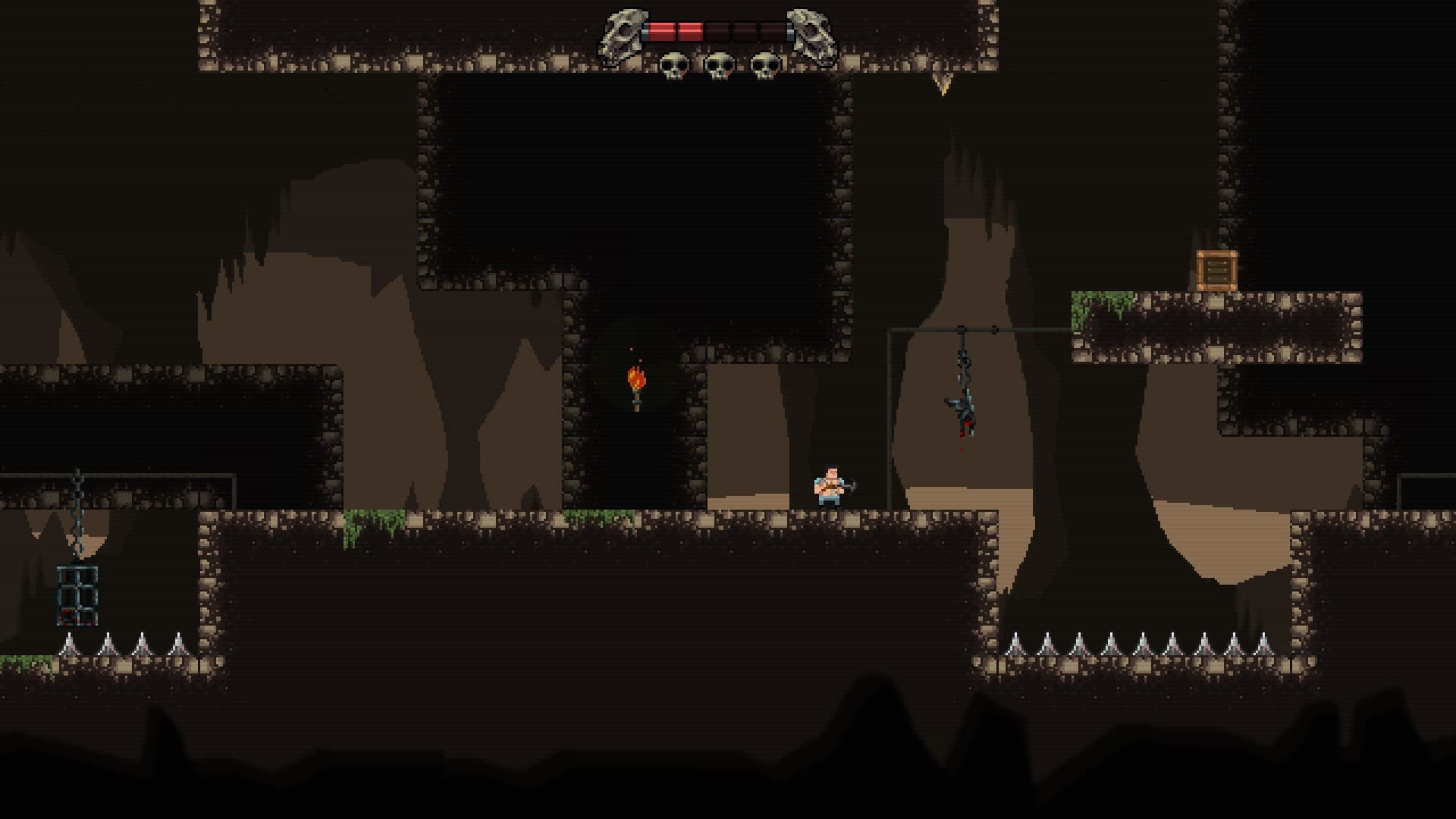Click the first red segment of the health bar
Viewport: 1456px width, 819px height.
(x=664, y=30)
